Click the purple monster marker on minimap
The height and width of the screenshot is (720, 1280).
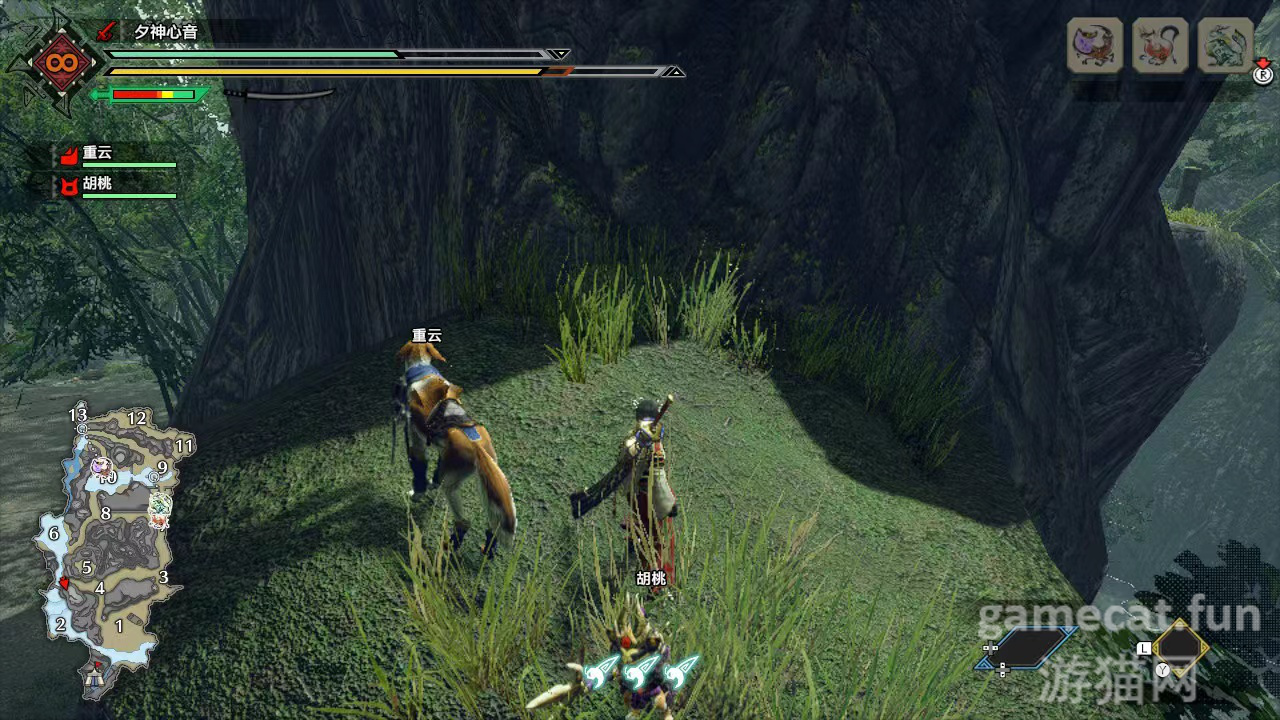coord(100,466)
